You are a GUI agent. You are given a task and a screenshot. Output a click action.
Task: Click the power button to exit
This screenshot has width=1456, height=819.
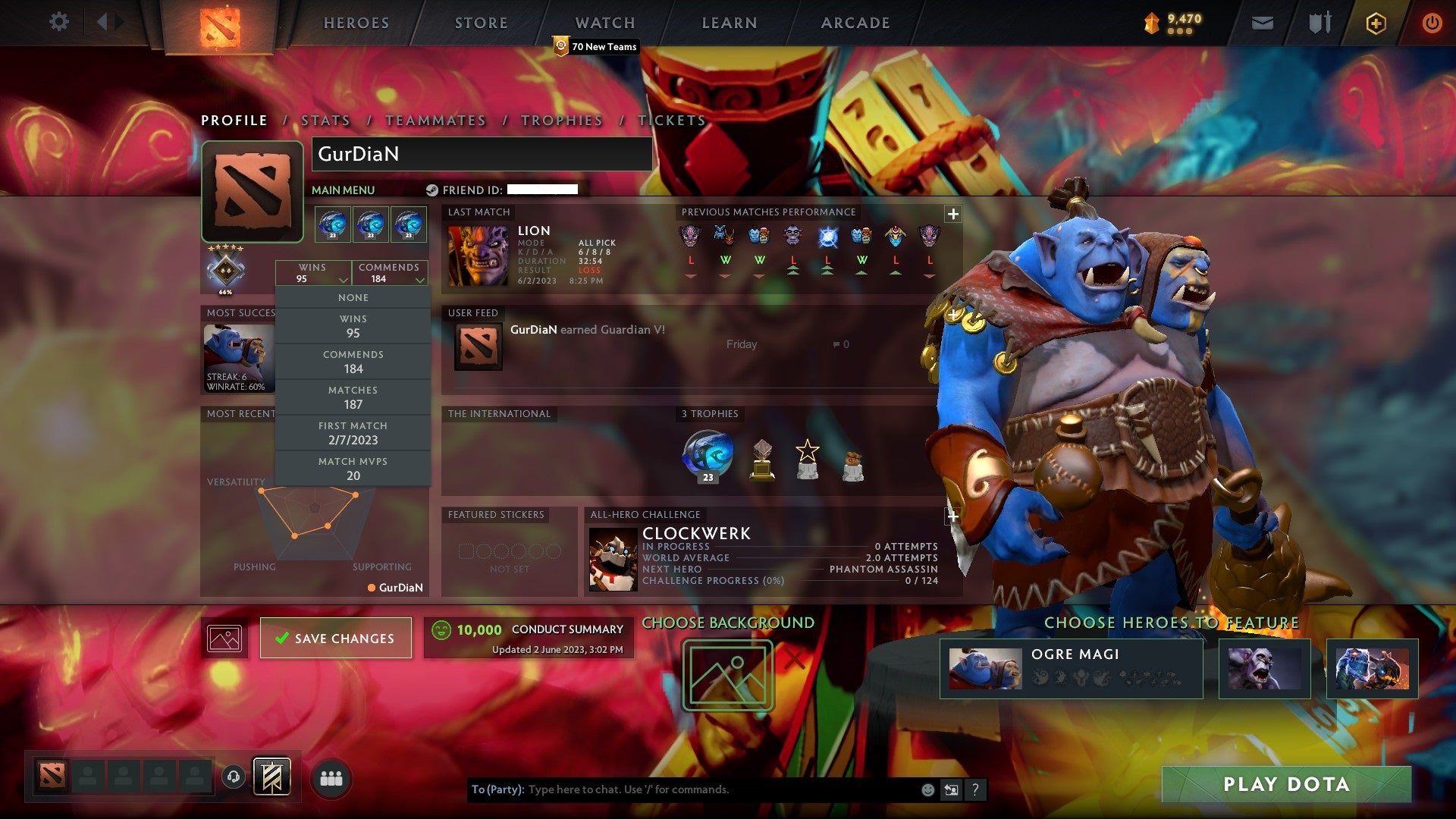pyautogui.click(x=1432, y=23)
